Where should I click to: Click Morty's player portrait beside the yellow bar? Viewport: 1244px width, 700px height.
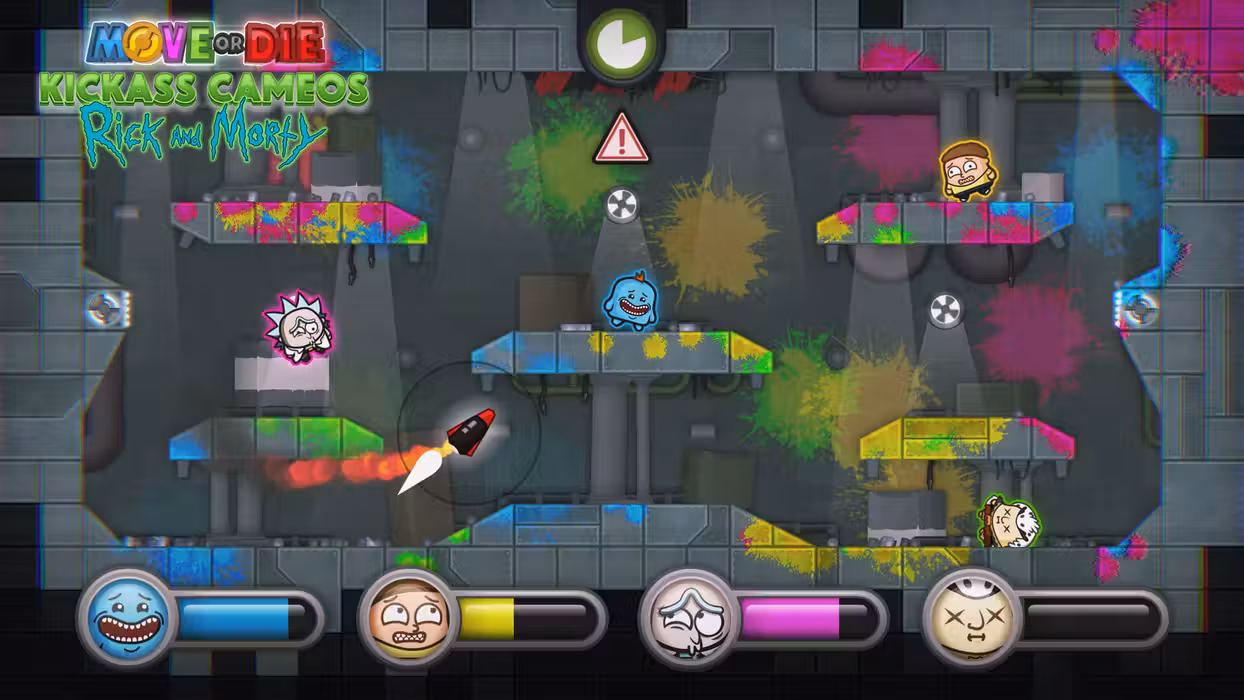(x=408, y=617)
